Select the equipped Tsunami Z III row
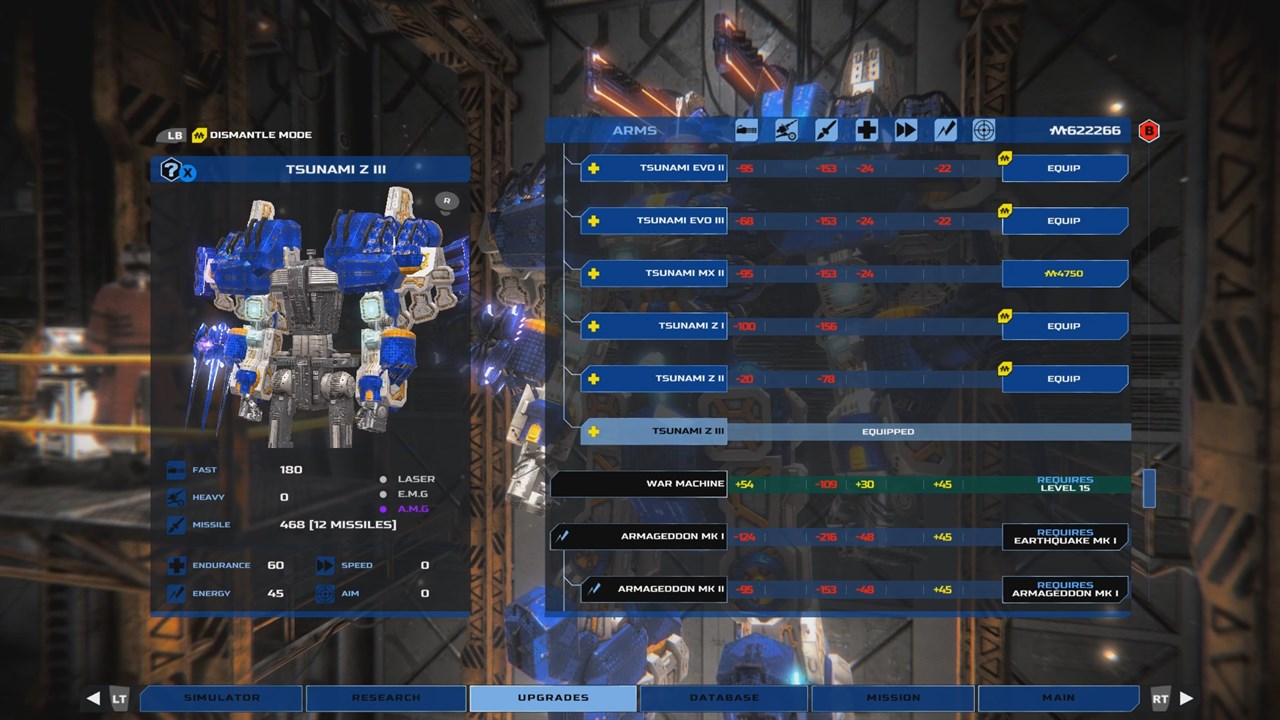The height and width of the screenshot is (720, 1280). coord(855,432)
